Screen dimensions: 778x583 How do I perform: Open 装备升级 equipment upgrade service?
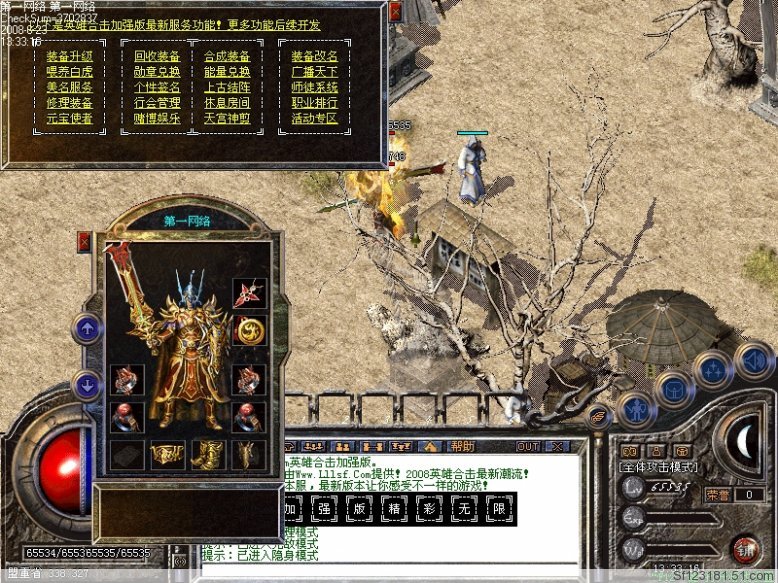coord(69,56)
